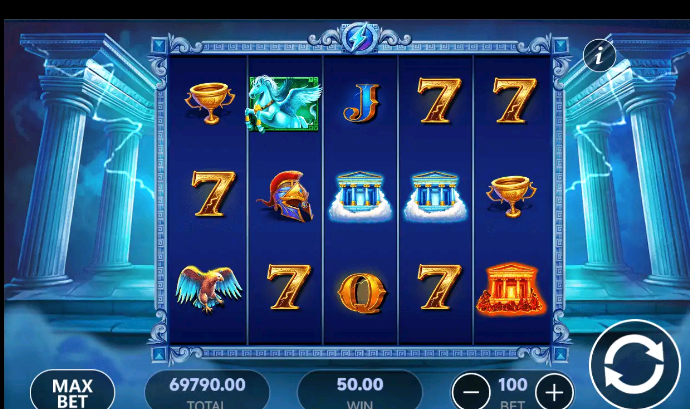Viewport: 690px width, 409px height.
Task: Spin the reels with the circular arrows button
Action: (634, 365)
